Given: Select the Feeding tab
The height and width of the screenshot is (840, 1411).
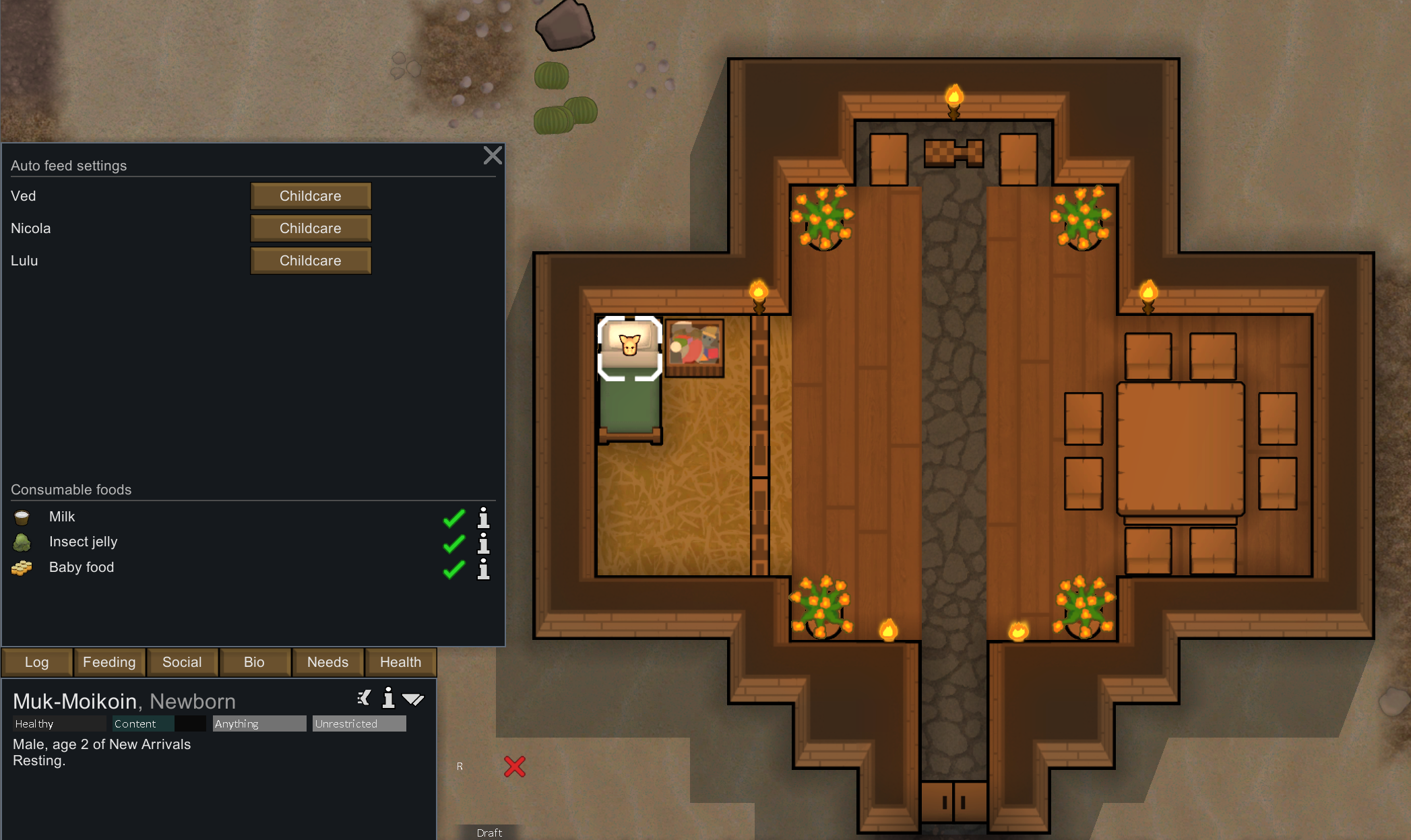Looking at the screenshot, I should (109, 662).
